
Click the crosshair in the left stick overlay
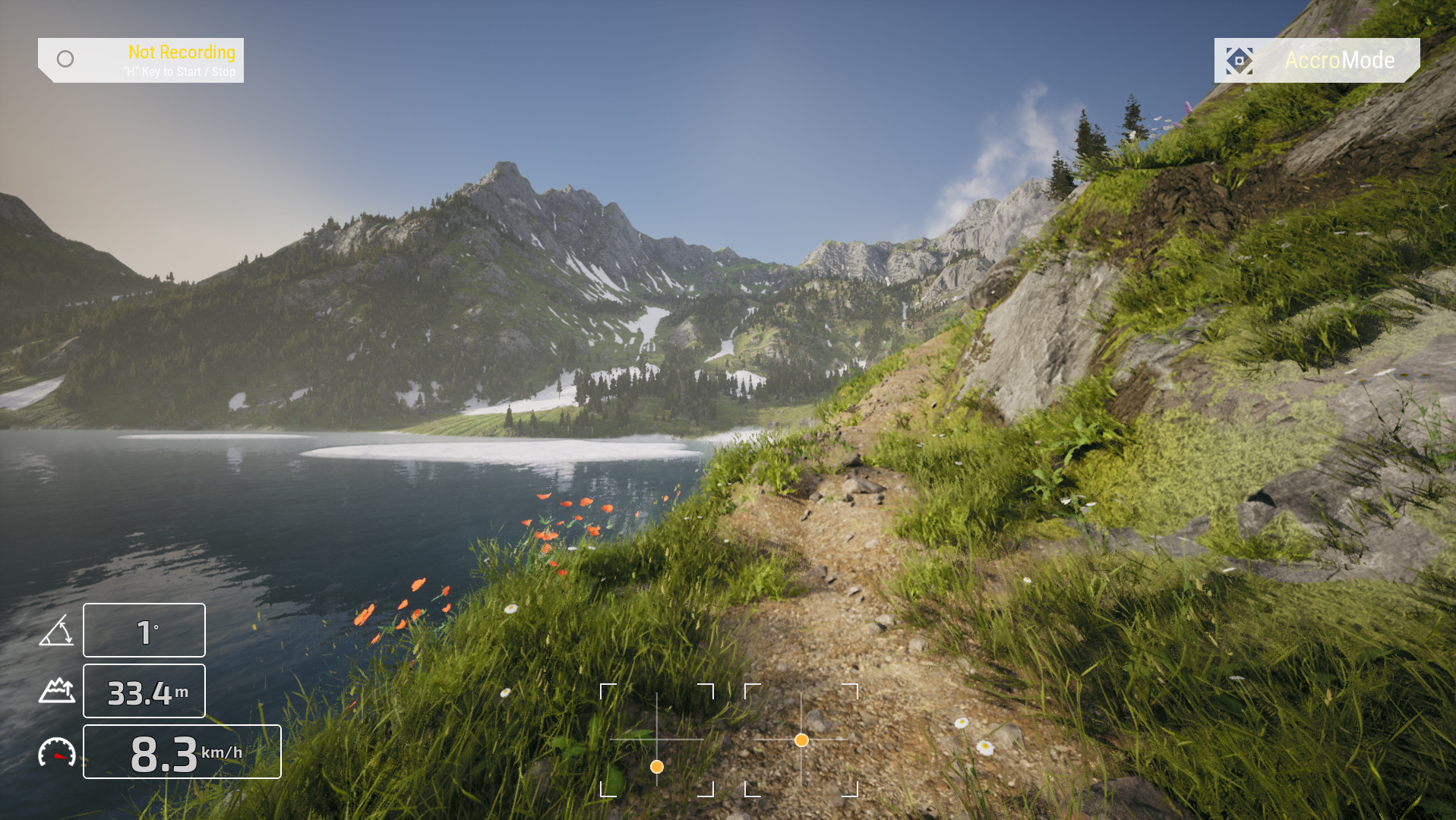[656, 738]
